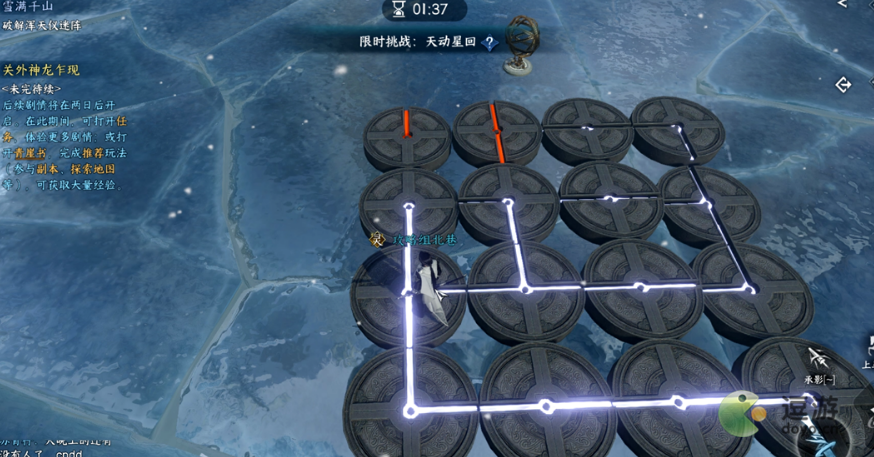Click the exit arrow icon on the right
Viewport: 874px width, 457px height.
(843, 86)
